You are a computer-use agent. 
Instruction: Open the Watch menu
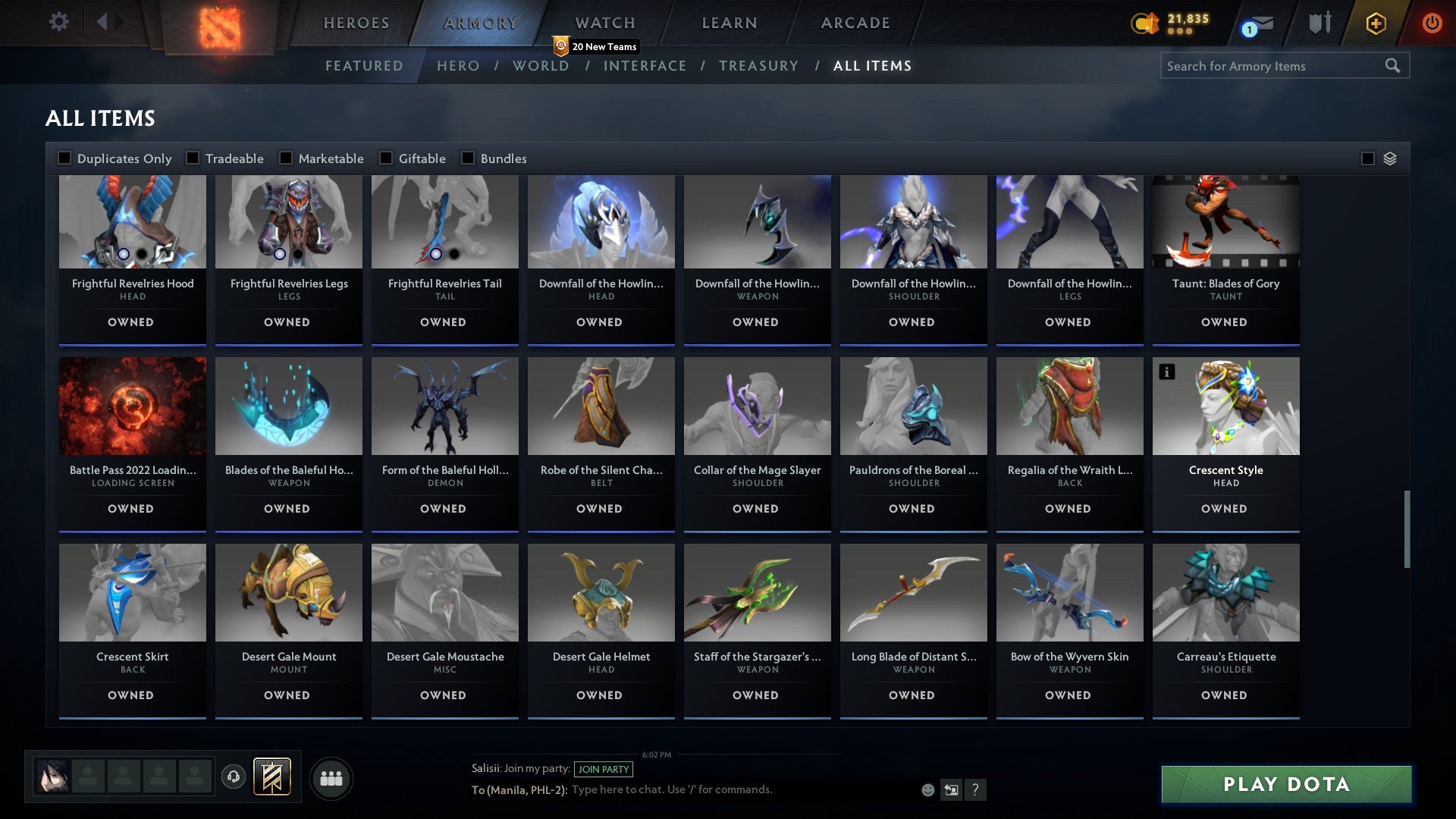click(604, 22)
